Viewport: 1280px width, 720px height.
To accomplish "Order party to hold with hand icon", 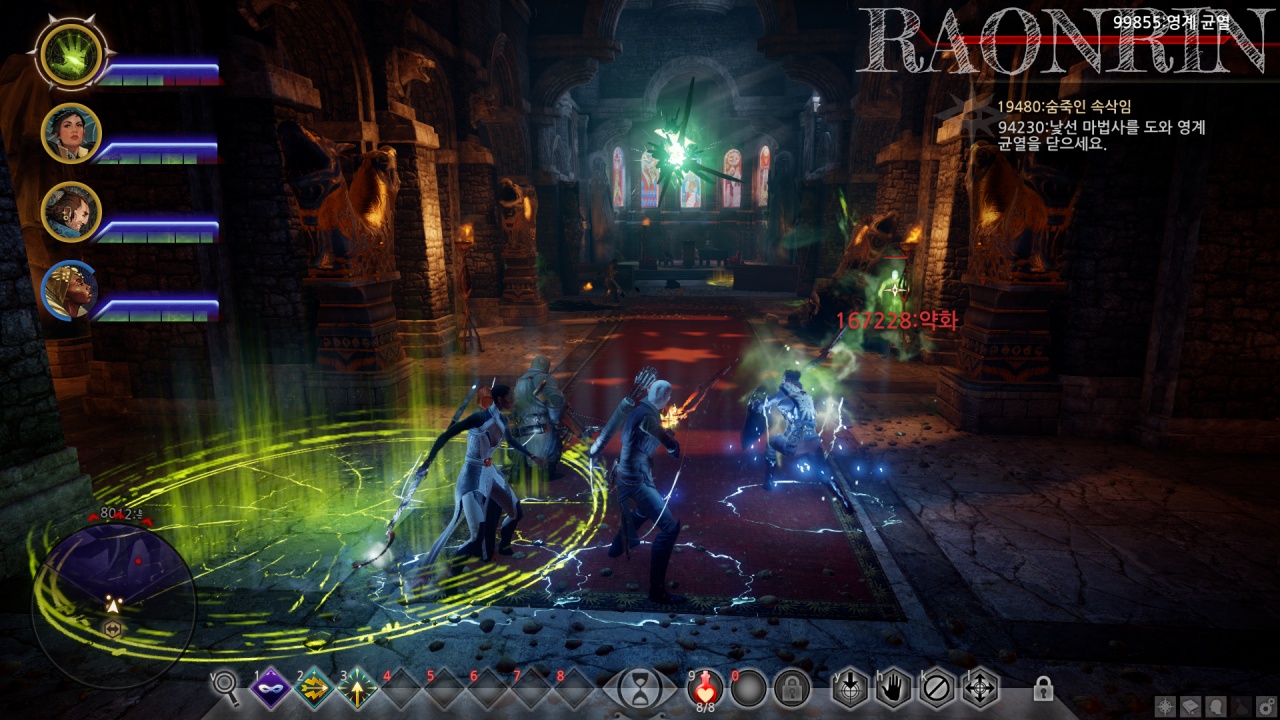I will click(x=893, y=688).
